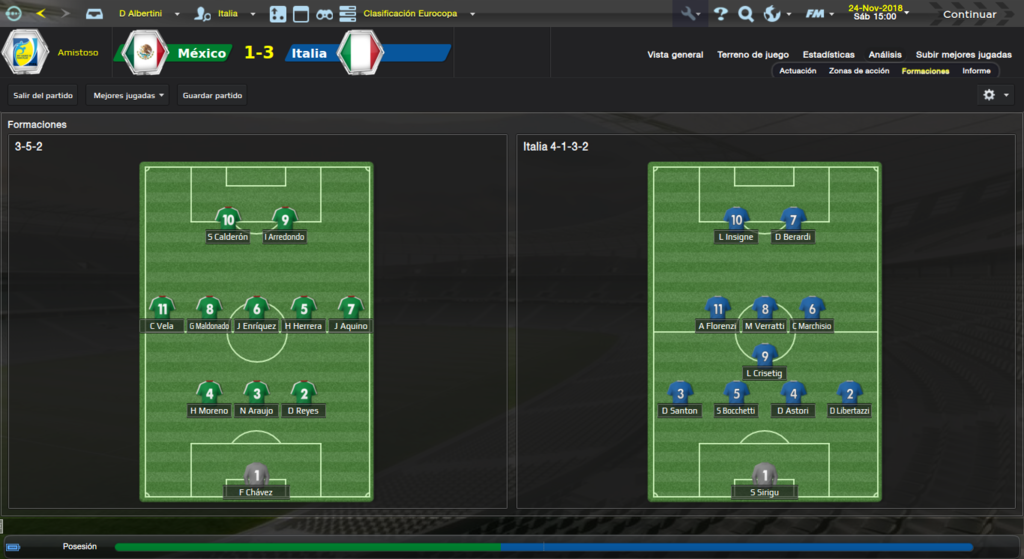Open the Informe sub-tab
The height and width of the screenshot is (559, 1024).
pyautogui.click(x=976, y=71)
